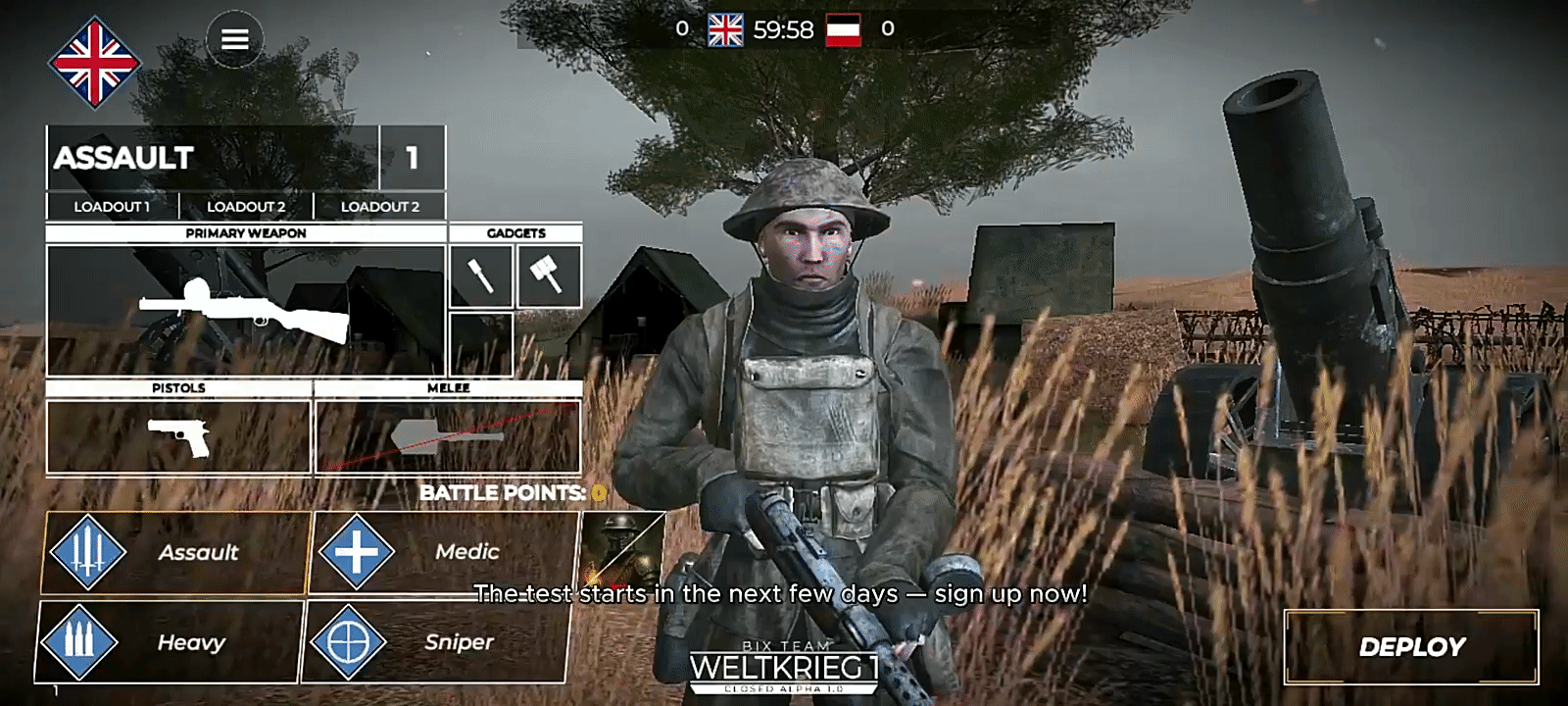Image resolution: width=1568 pixels, height=706 pixels.
Task: Switch to the Loadout 1 tab
Action: [x=112, y=206]
